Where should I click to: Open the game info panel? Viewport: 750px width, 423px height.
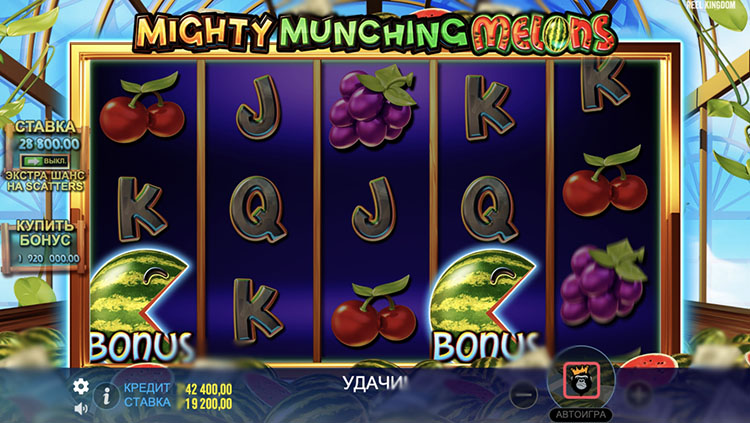coord(106,396)
